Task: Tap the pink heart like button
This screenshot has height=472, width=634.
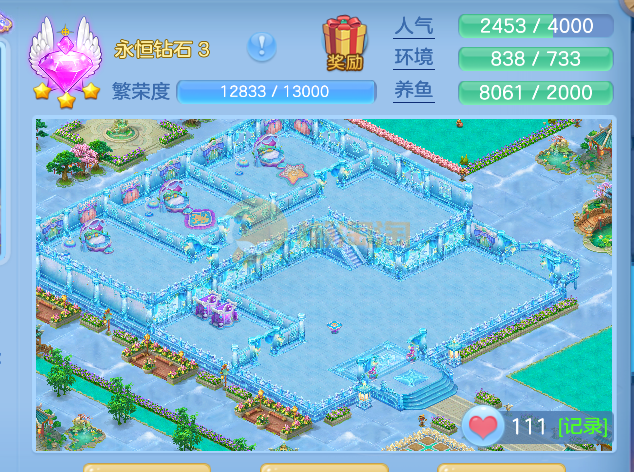Action: tap(484, 427)
